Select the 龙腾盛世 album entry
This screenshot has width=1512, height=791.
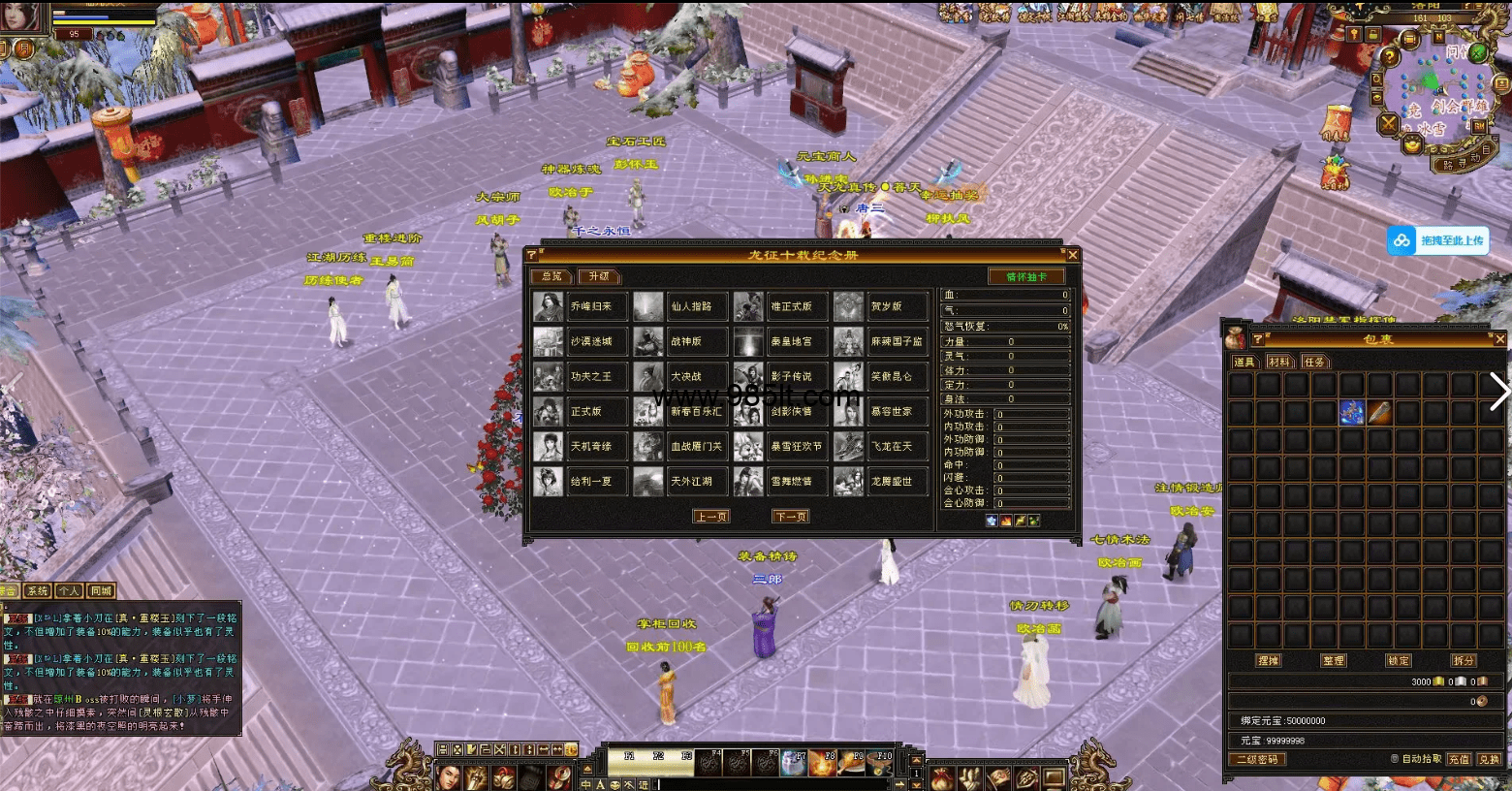(x=891, y=481)
